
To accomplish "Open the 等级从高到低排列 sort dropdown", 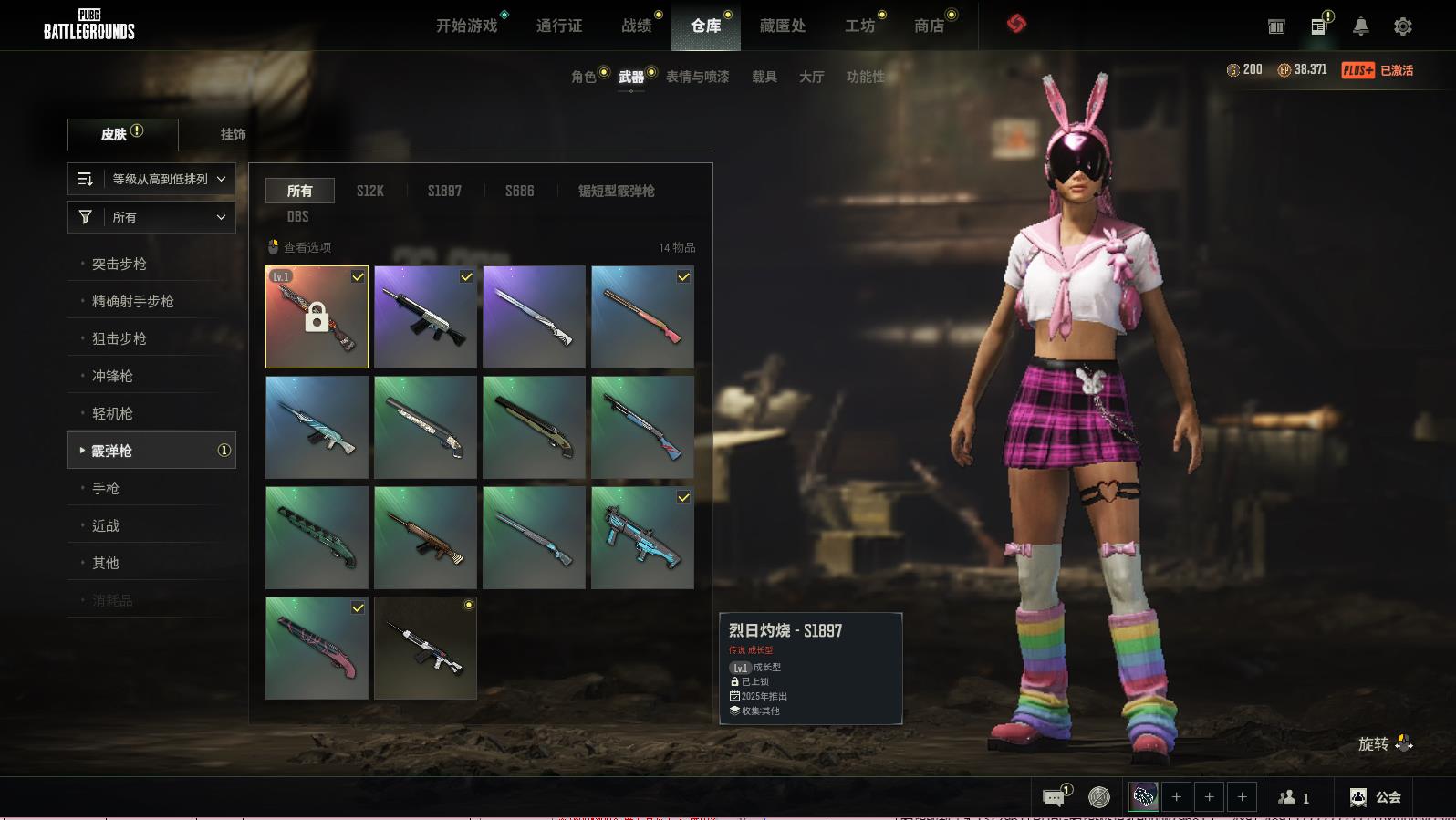I will click(x=151, y=179).
